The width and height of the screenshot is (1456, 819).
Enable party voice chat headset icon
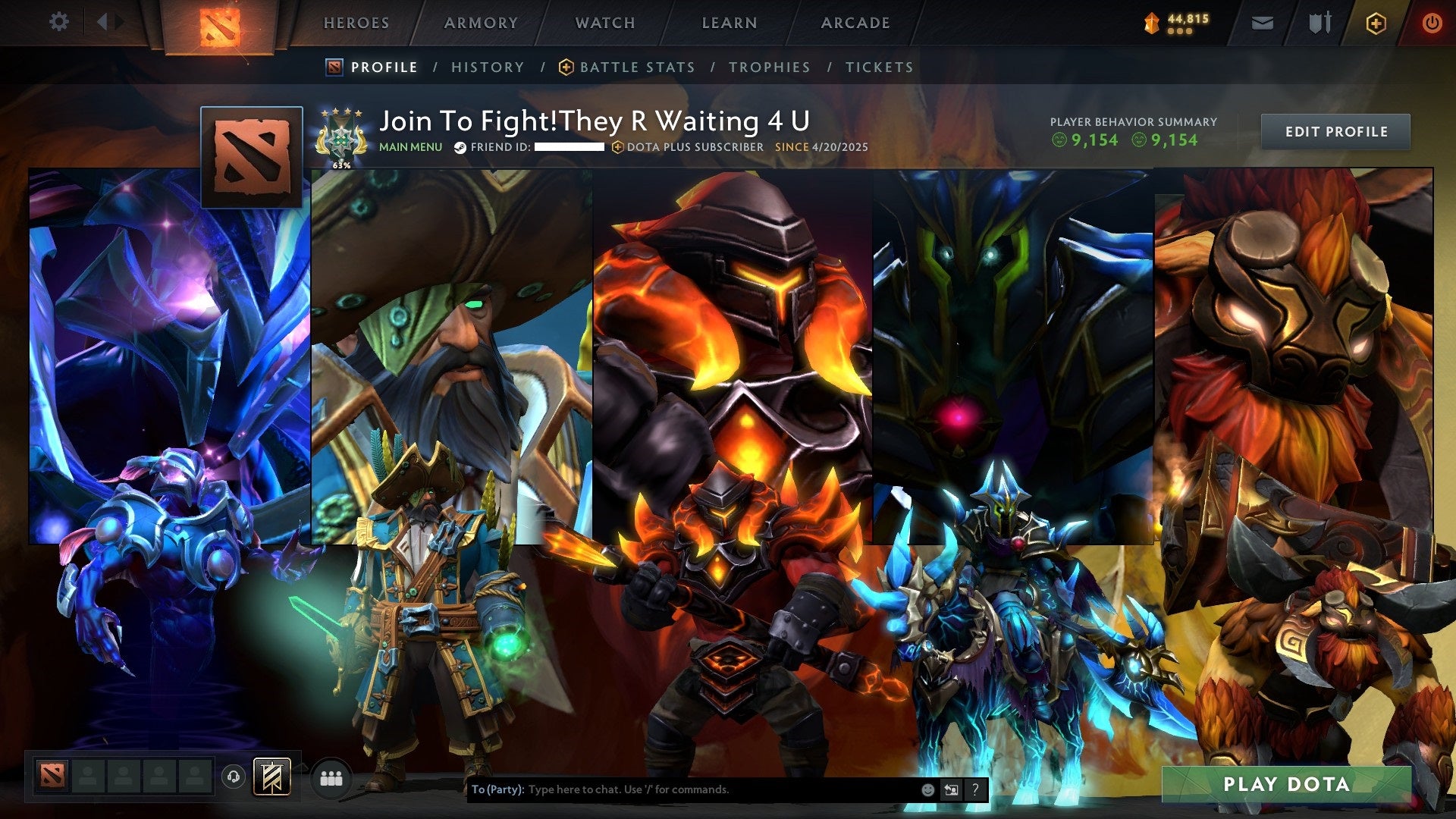tap(234, 776)
